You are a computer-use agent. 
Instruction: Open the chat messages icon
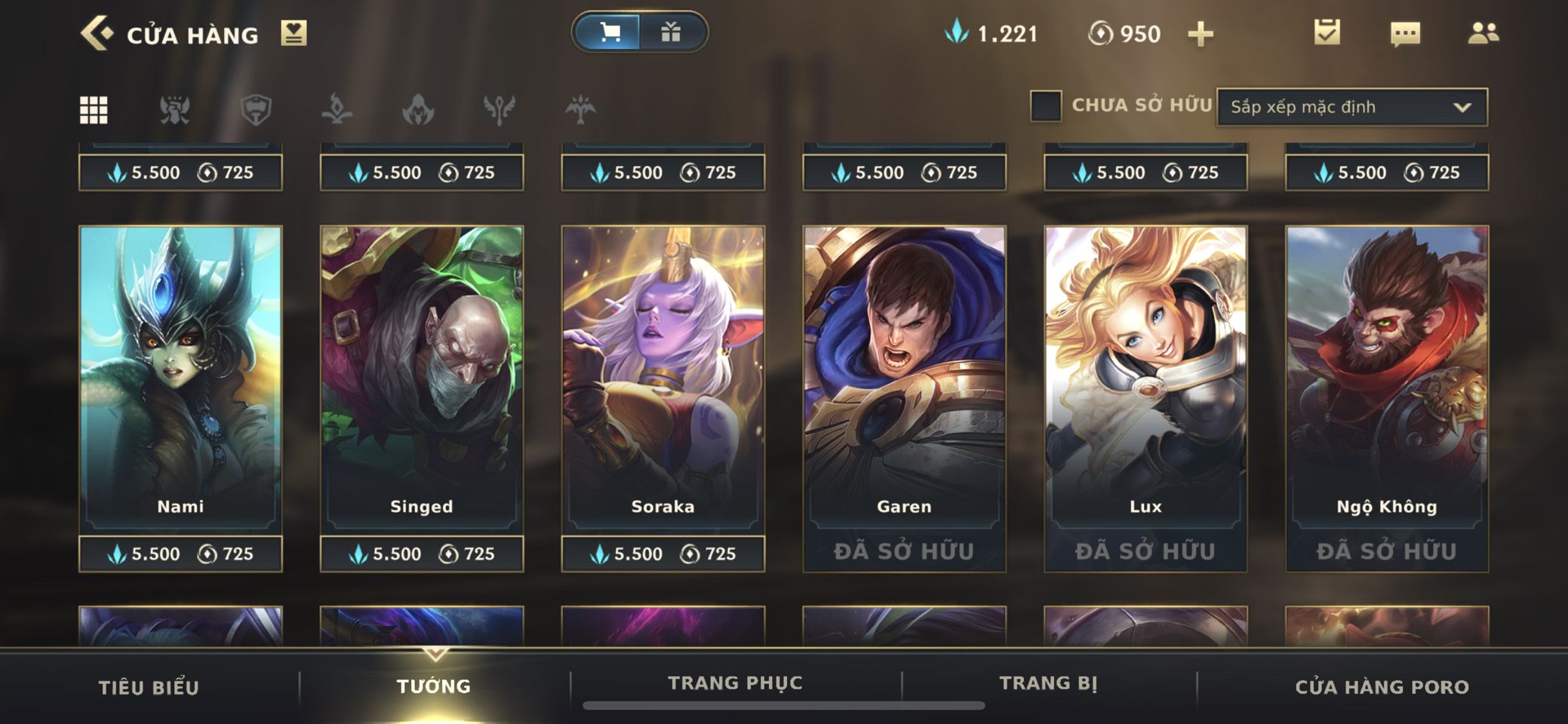click(x=1404, y=34)
